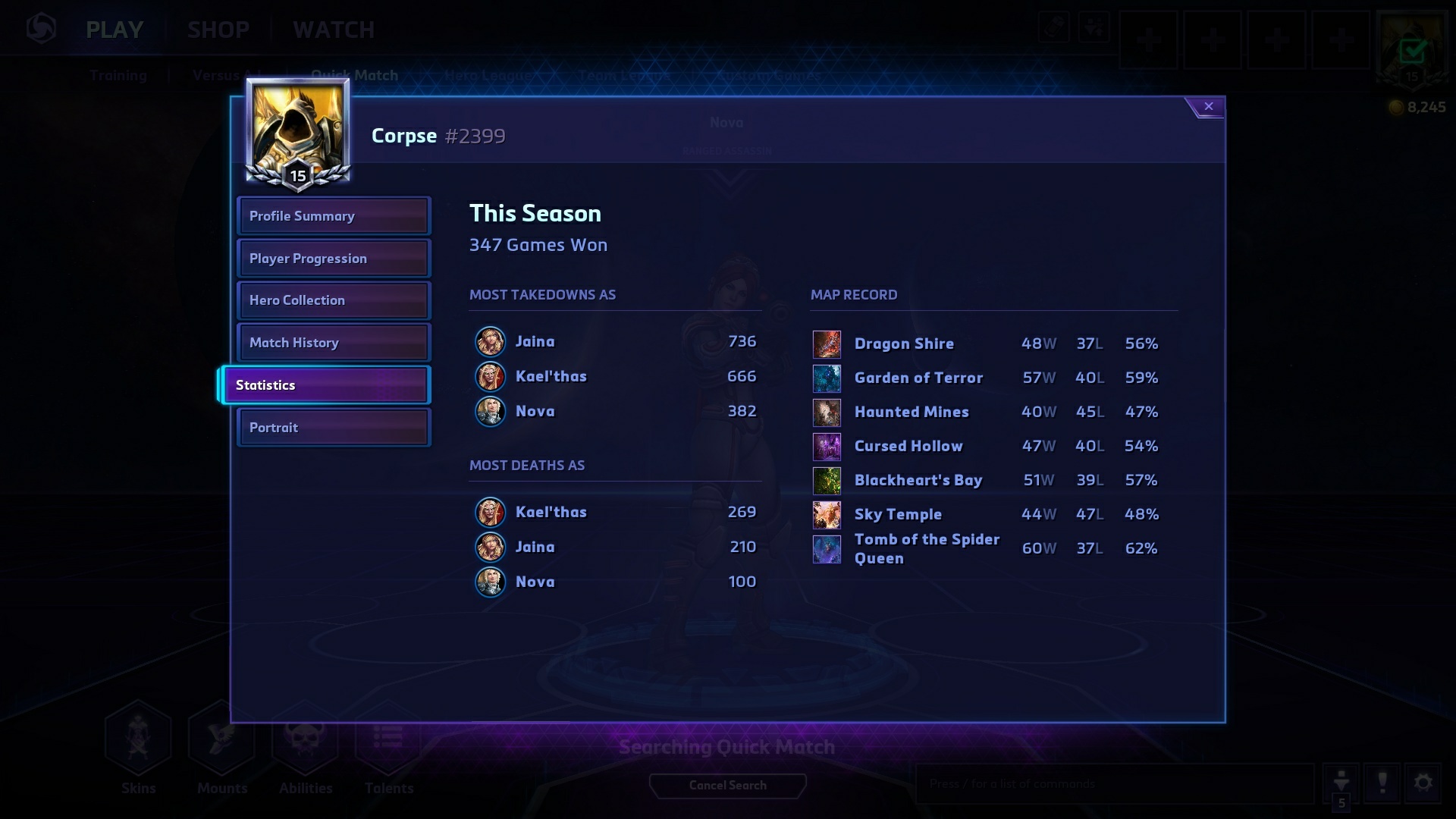
Task: Show the Hero Collection page
Action: tap(334, 300)
